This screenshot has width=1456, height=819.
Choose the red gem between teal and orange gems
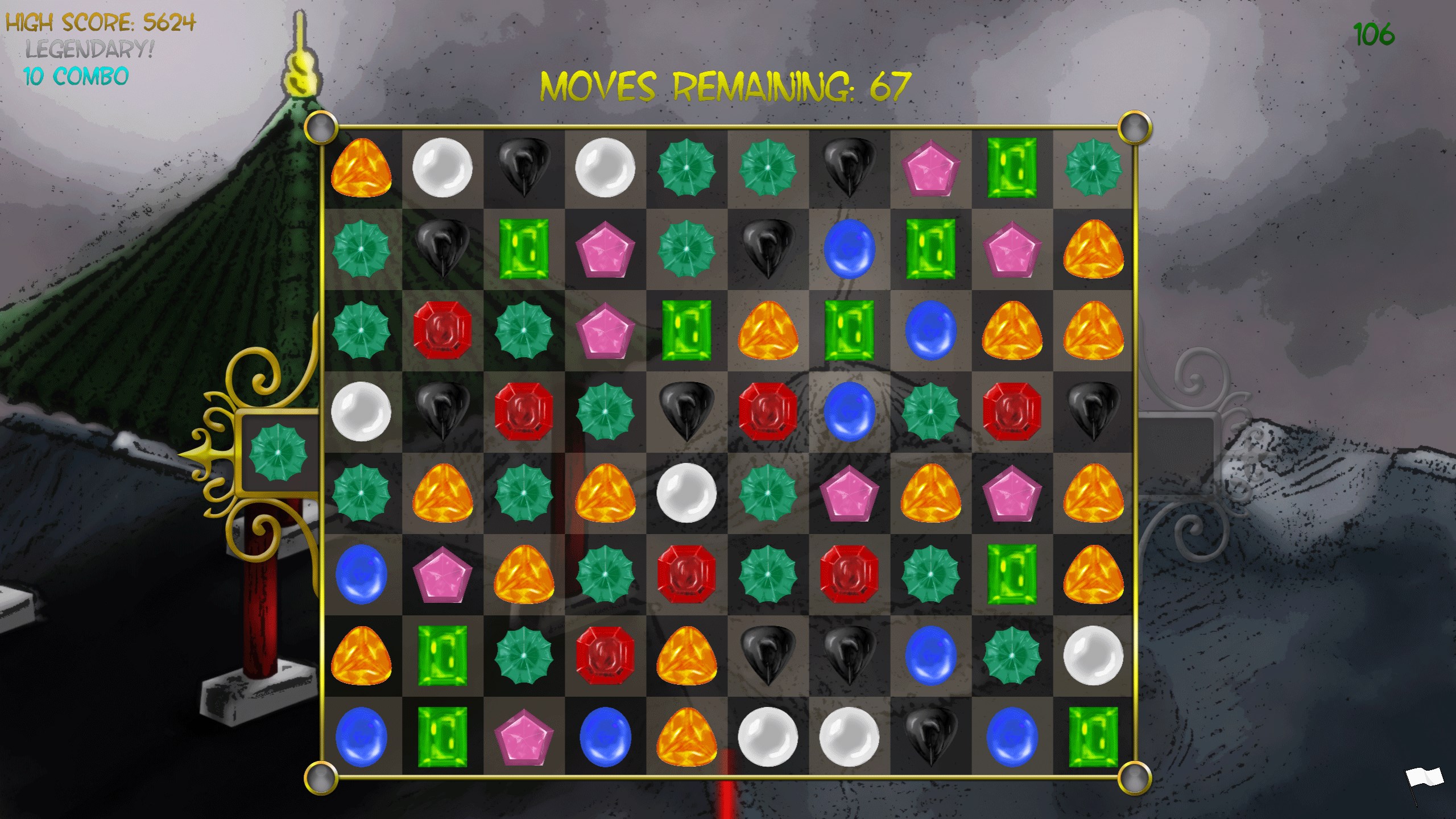[x=605, y=656]
